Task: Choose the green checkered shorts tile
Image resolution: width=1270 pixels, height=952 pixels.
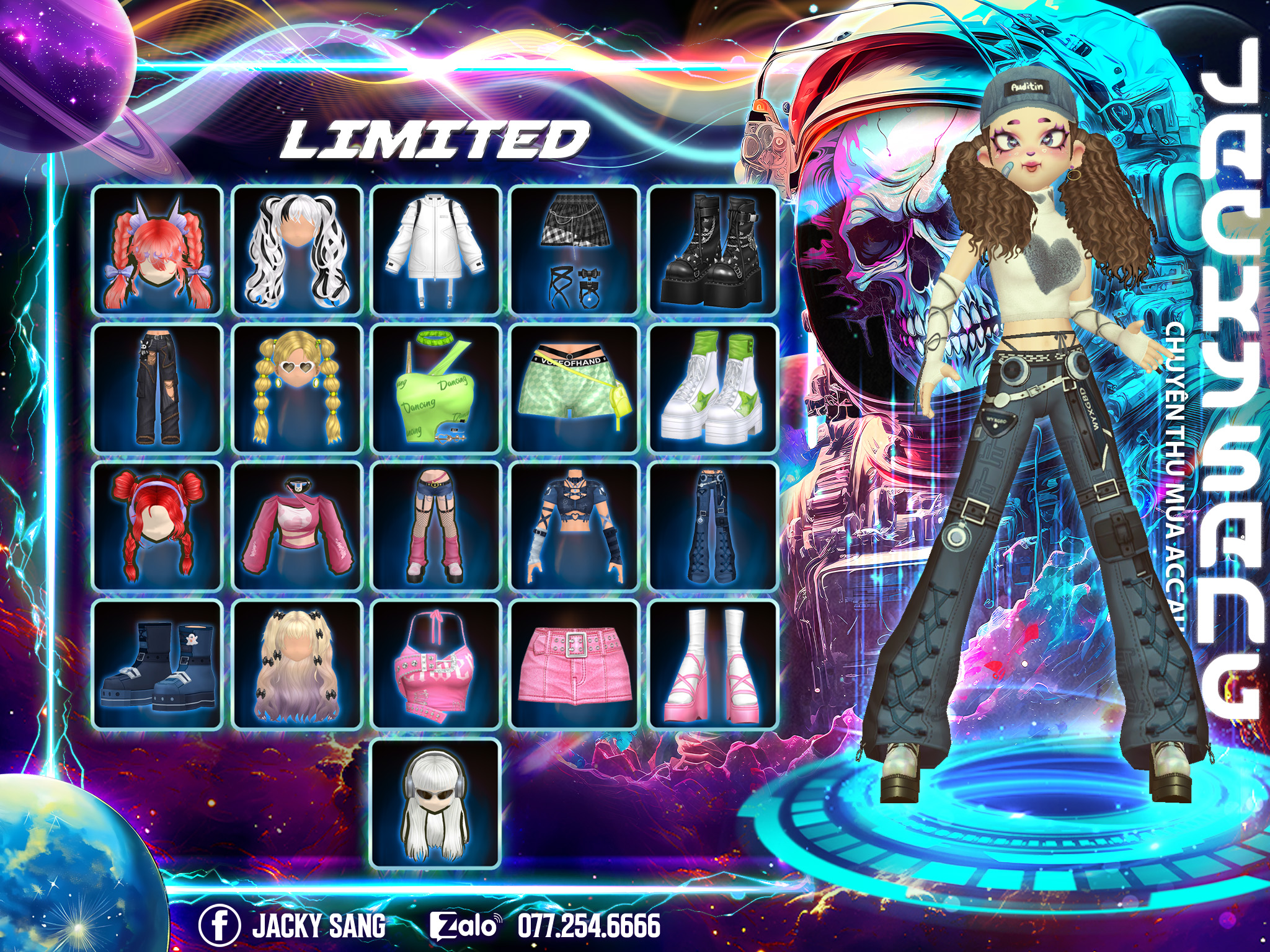Action: pos(574,388)
